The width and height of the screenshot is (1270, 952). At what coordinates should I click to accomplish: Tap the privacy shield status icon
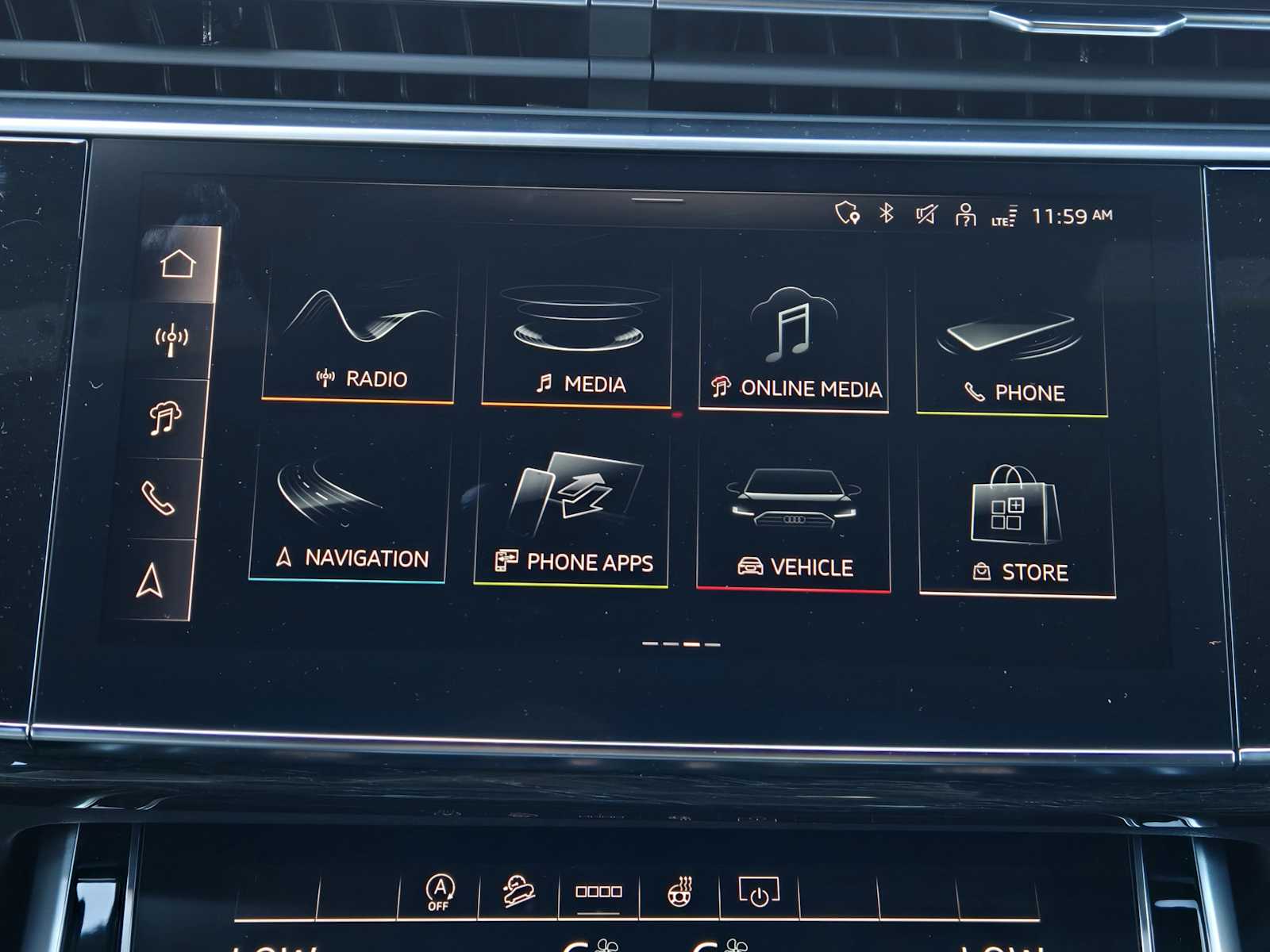(847, 213)
